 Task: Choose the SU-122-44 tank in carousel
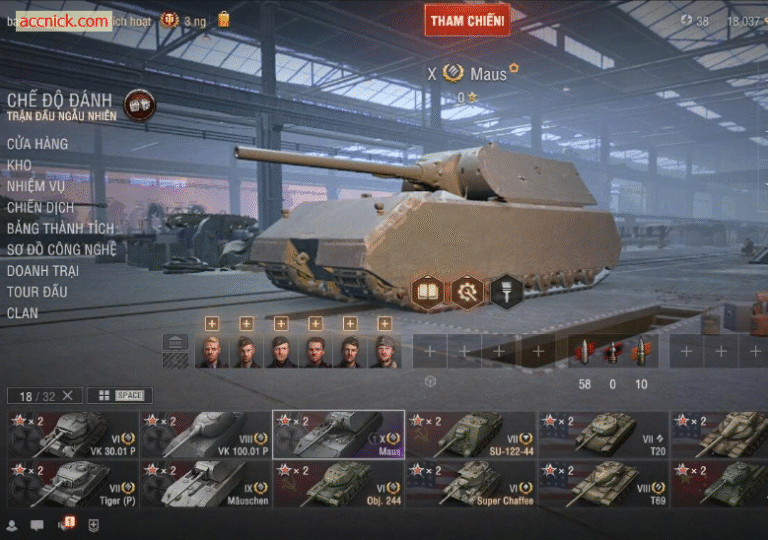click(470, 434)
